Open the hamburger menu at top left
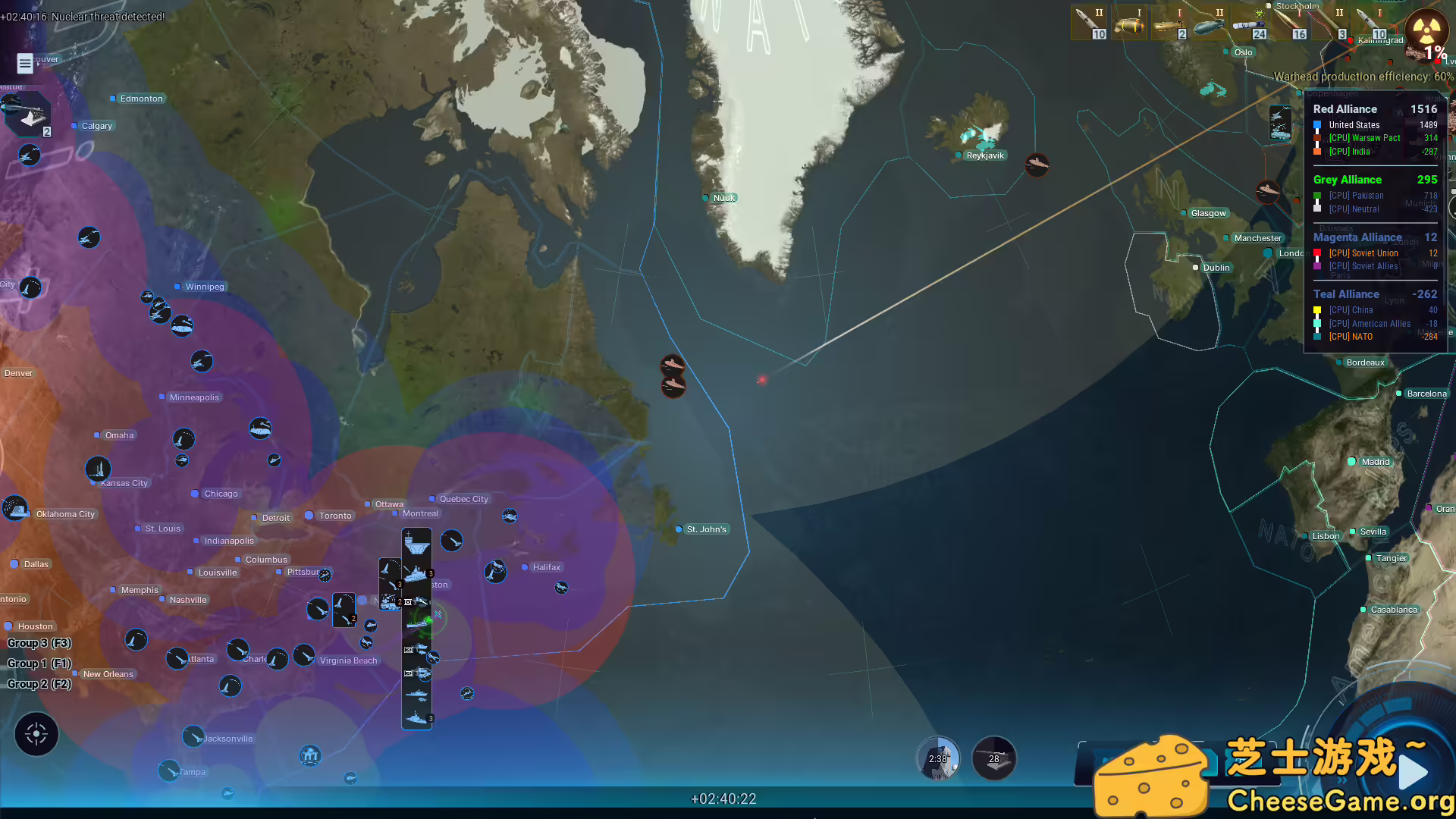The height and width of the screenshot is (819, 1456). pos(24,64)
